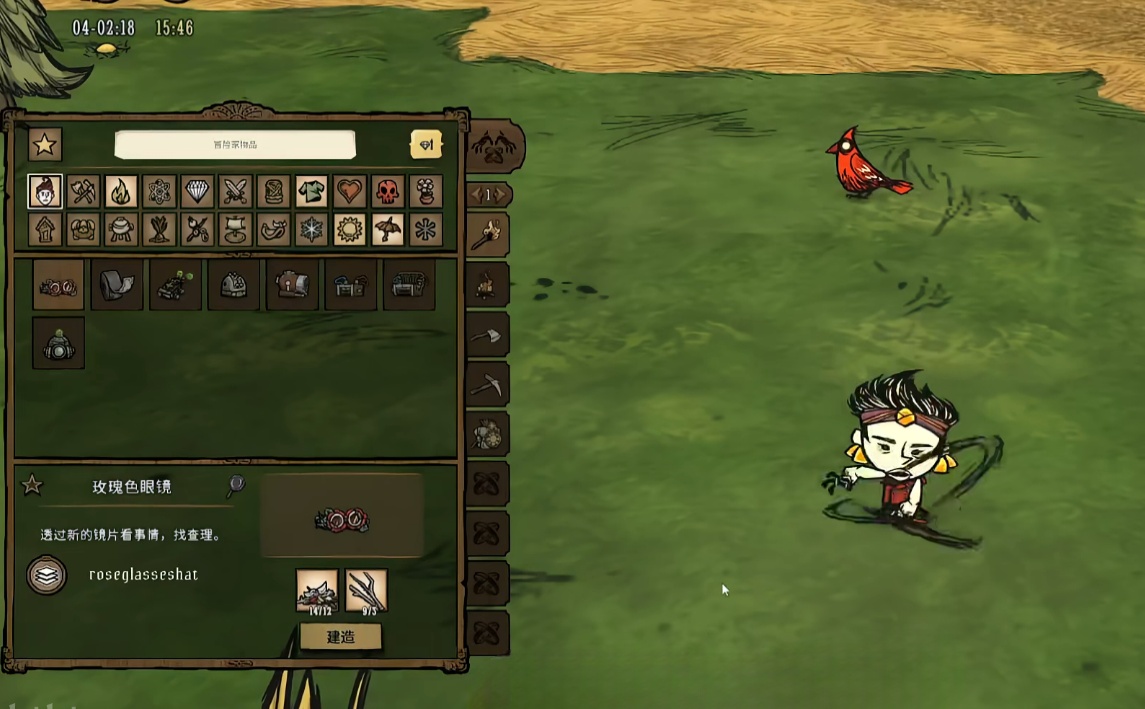The width and height of the screenshot is (1145, 709).
Task: Favorite the rose-colored glasses recipe star
Action: pos(32,486)
